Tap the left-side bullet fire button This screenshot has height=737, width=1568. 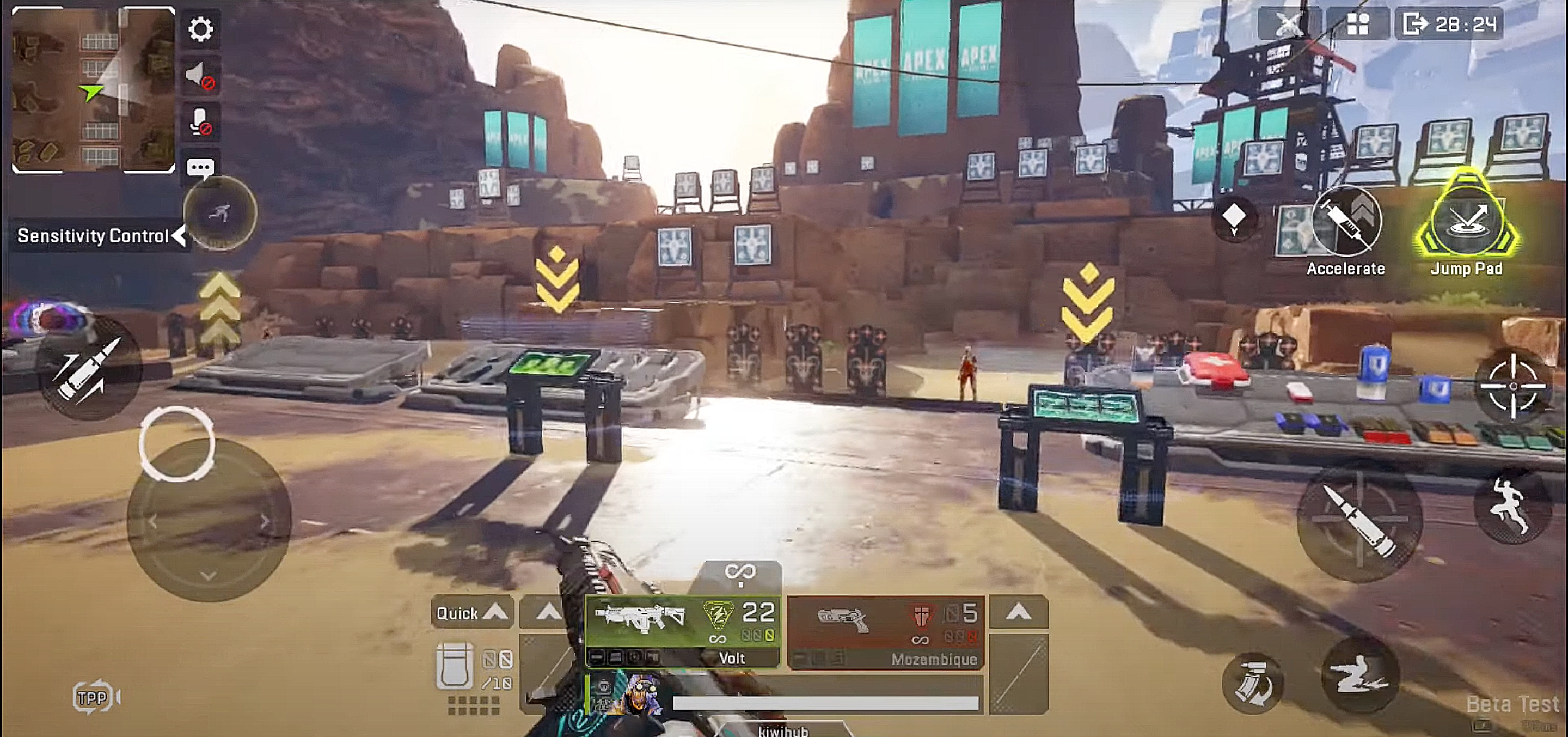tap(89, 368)
